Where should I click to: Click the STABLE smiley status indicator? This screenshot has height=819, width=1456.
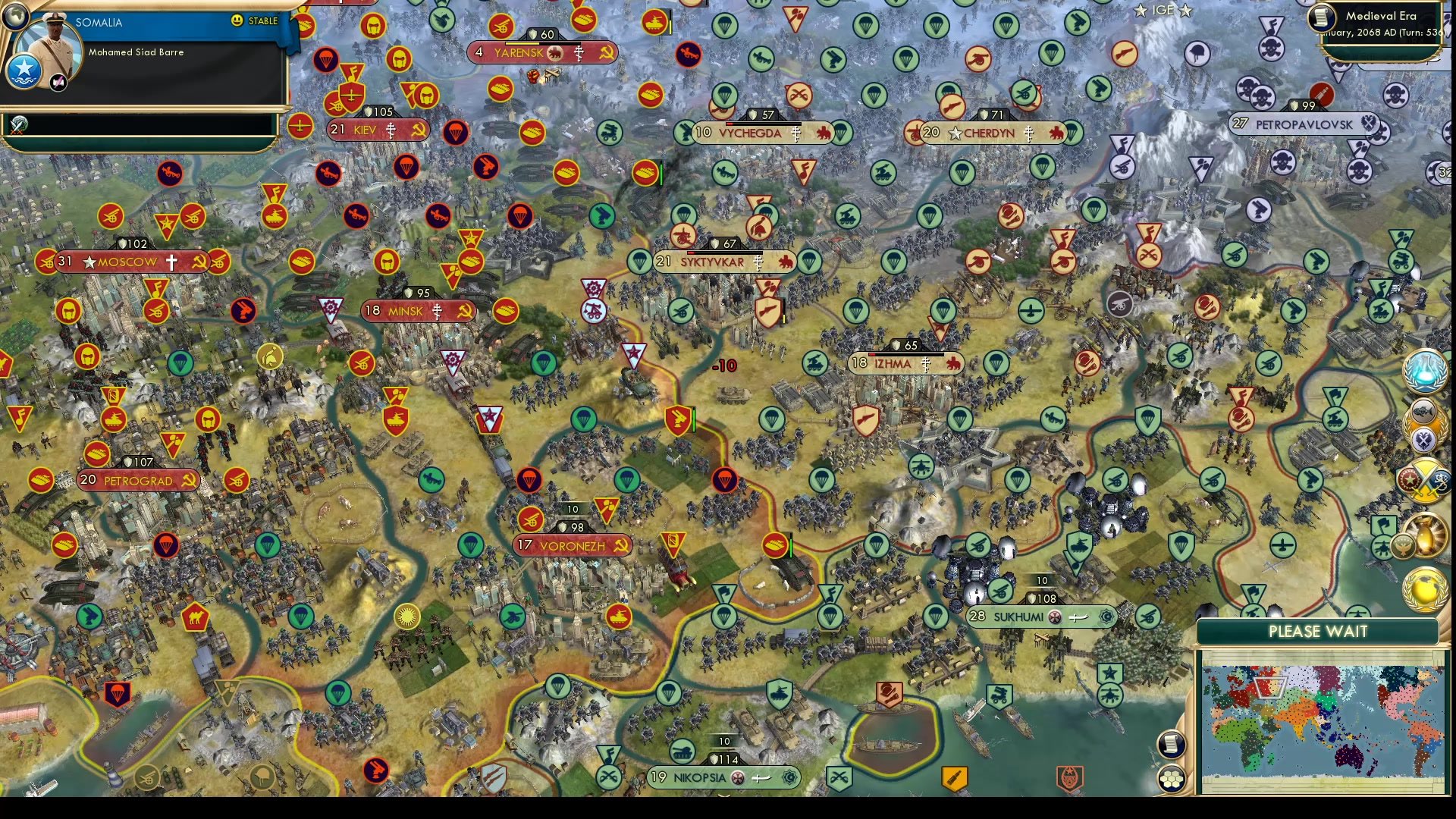tap(236, 20)
